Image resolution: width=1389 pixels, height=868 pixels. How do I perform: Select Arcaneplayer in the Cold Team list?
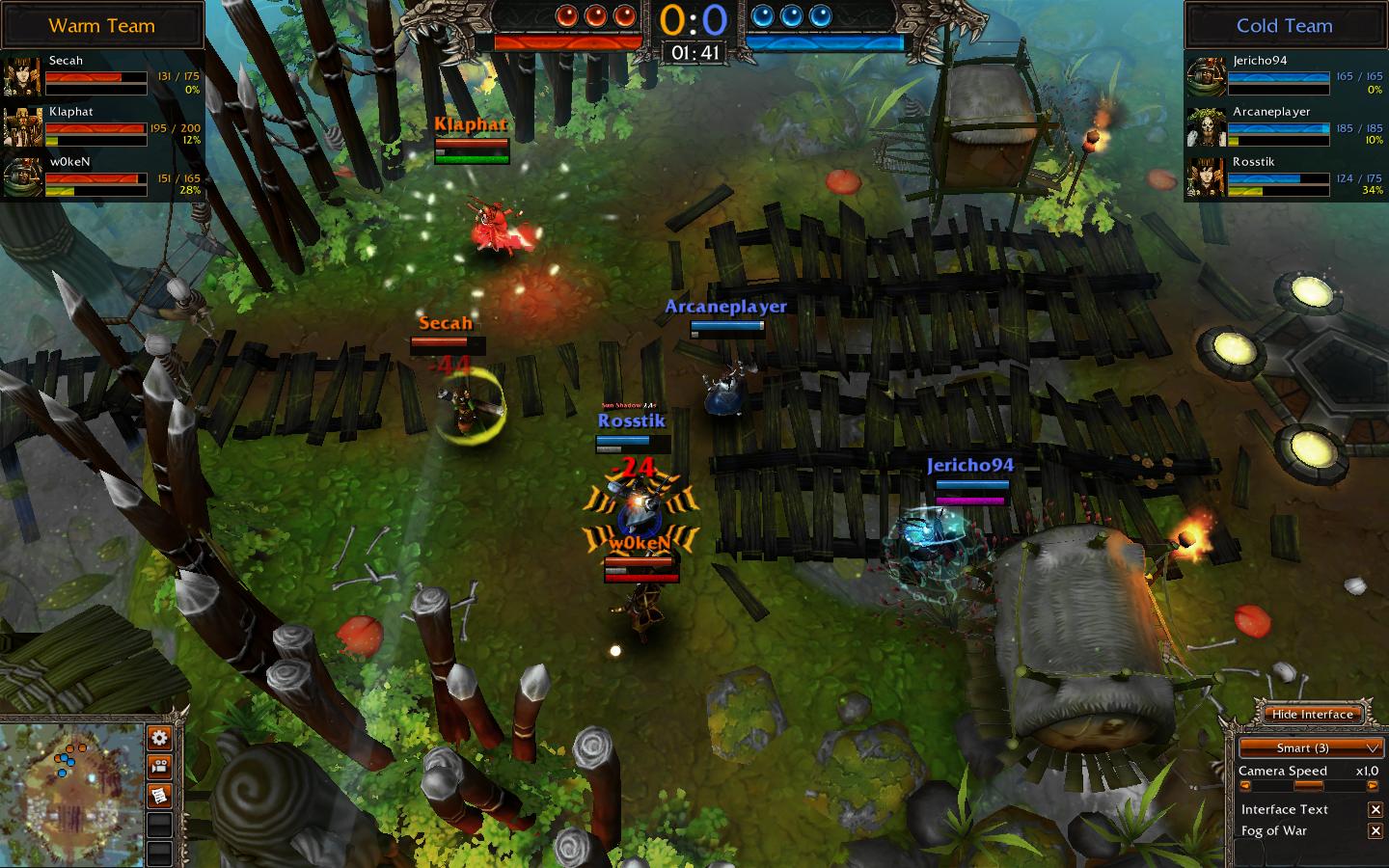pos(1285,126)
